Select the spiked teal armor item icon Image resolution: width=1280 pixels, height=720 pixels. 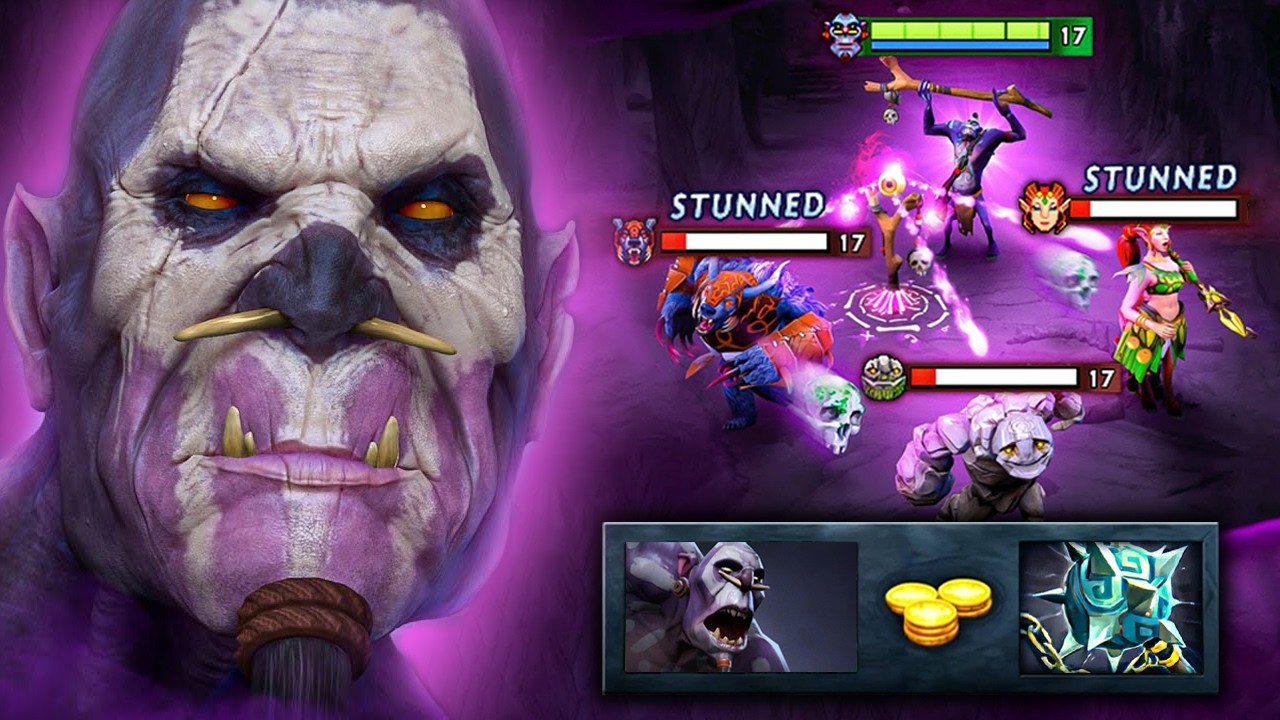(x=1110, y=607)
